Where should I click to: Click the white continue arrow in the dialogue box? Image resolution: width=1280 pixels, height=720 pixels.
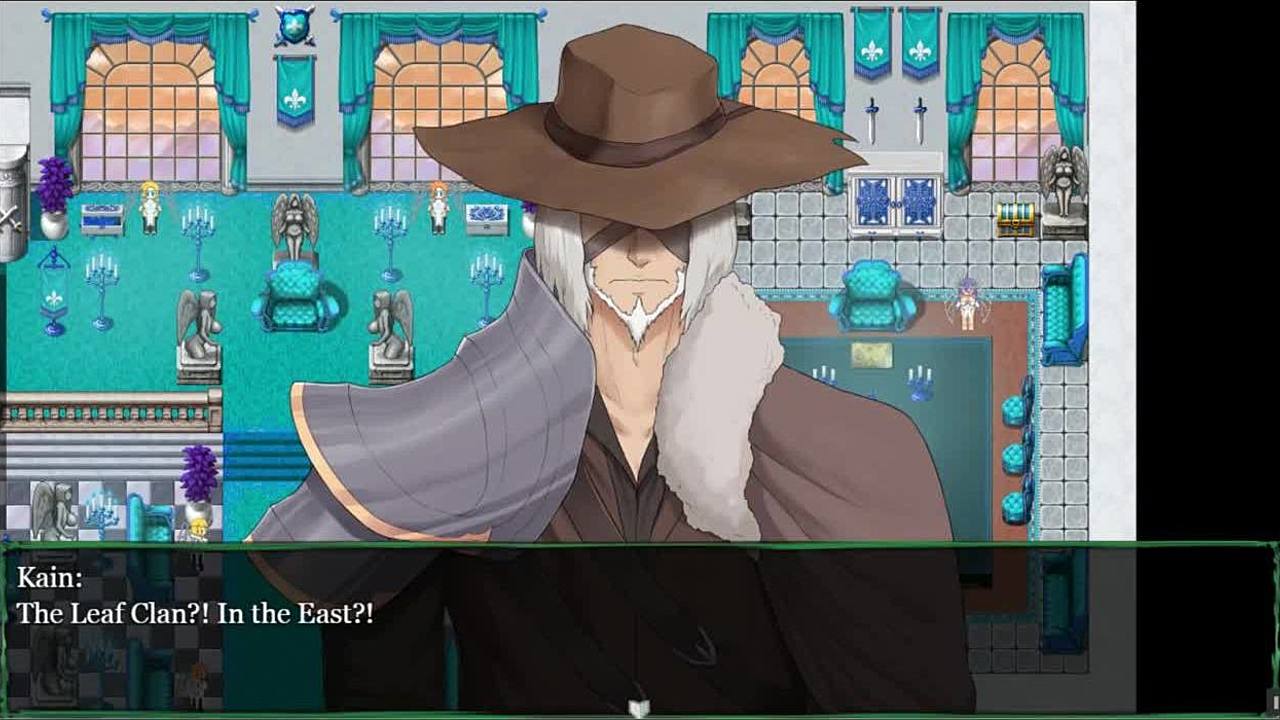(639, 708)
